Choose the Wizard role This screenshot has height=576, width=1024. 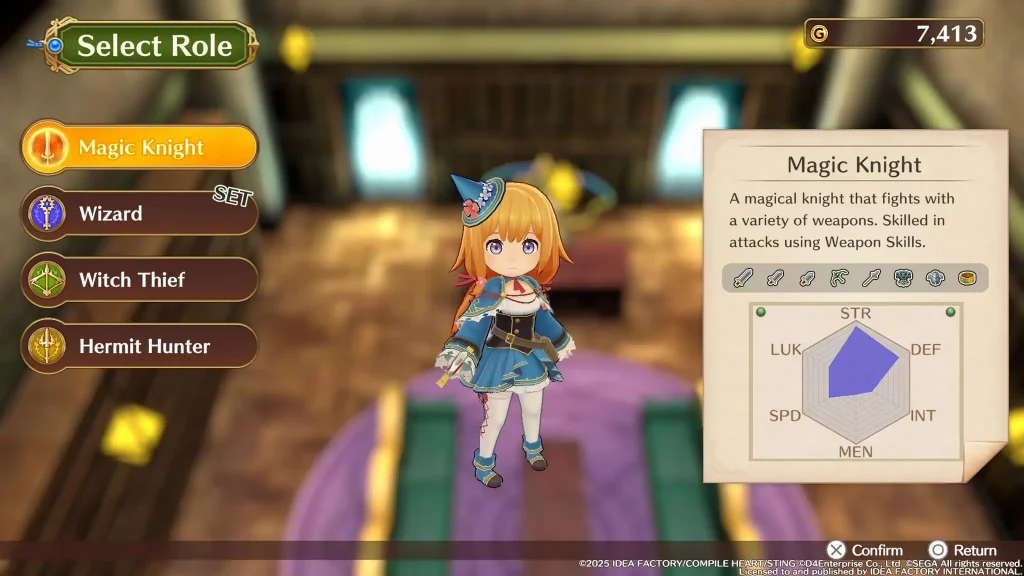coord(140,214)
